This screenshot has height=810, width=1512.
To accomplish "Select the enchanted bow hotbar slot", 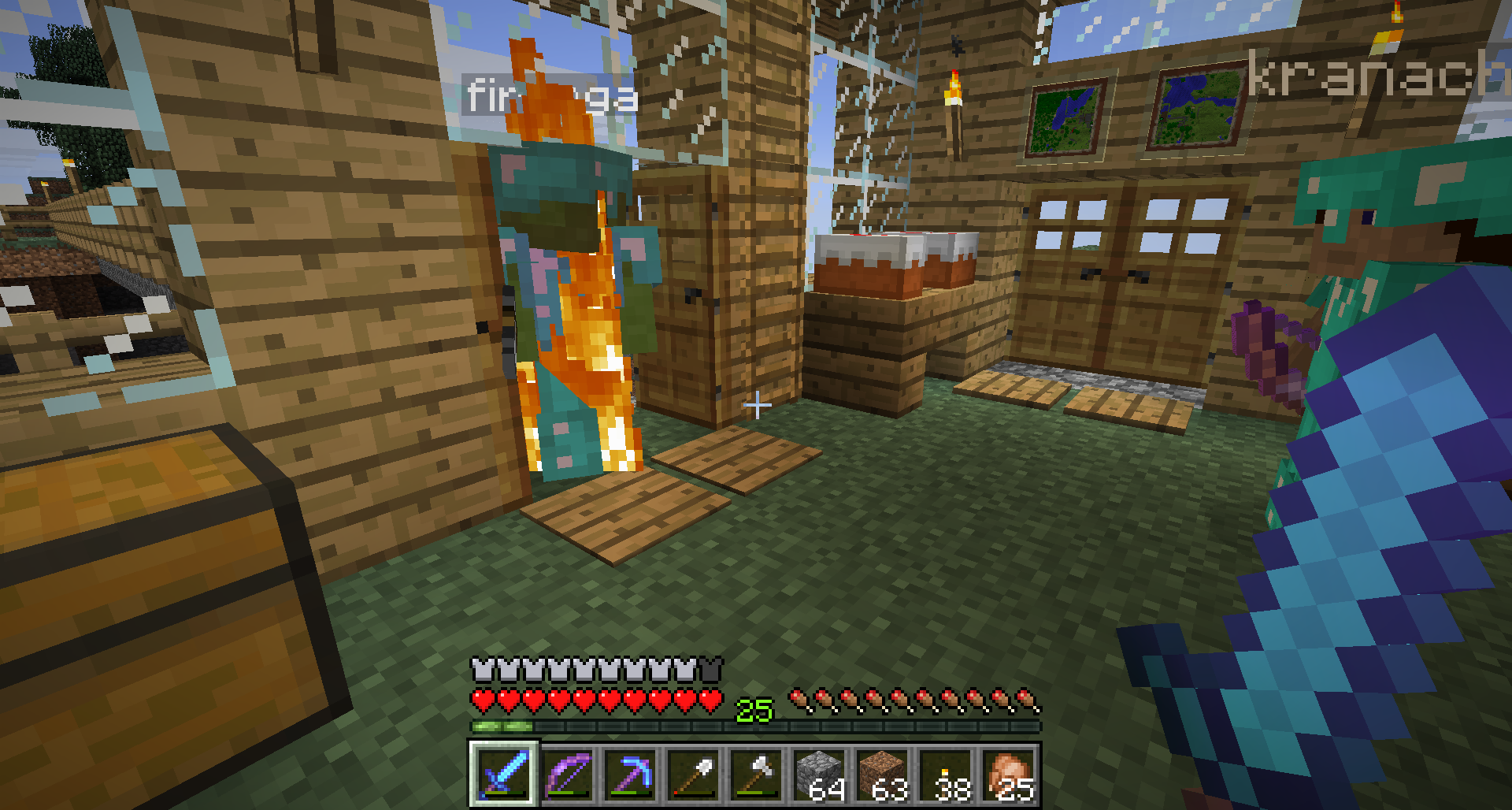I will 567,774.
